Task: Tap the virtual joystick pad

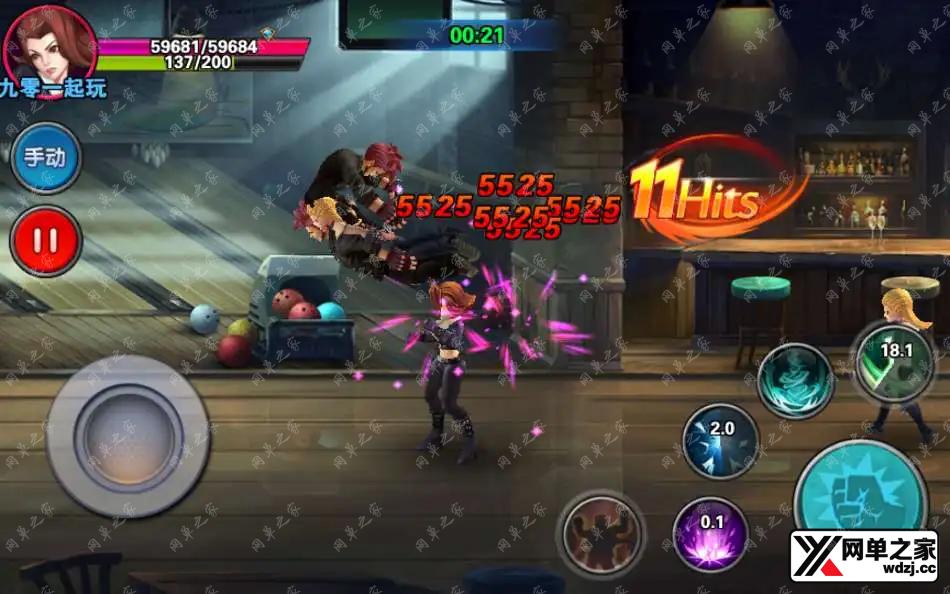Action: (x=128, y=436)
